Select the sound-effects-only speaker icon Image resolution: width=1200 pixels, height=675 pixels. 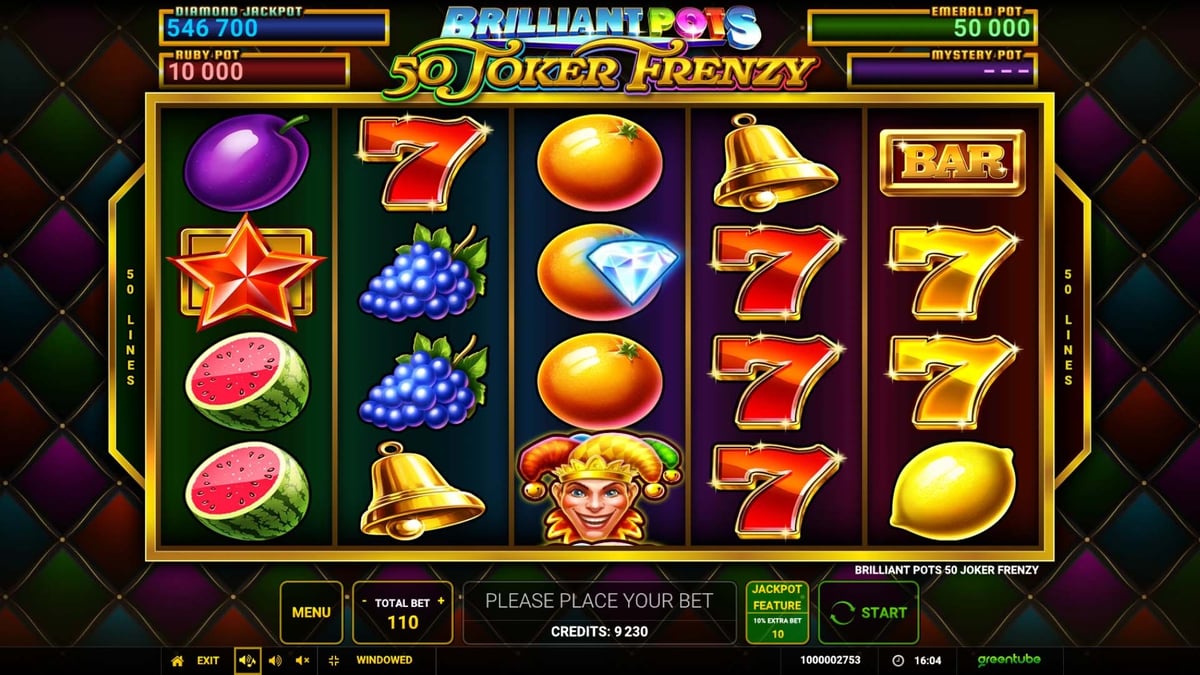(275, 660)
